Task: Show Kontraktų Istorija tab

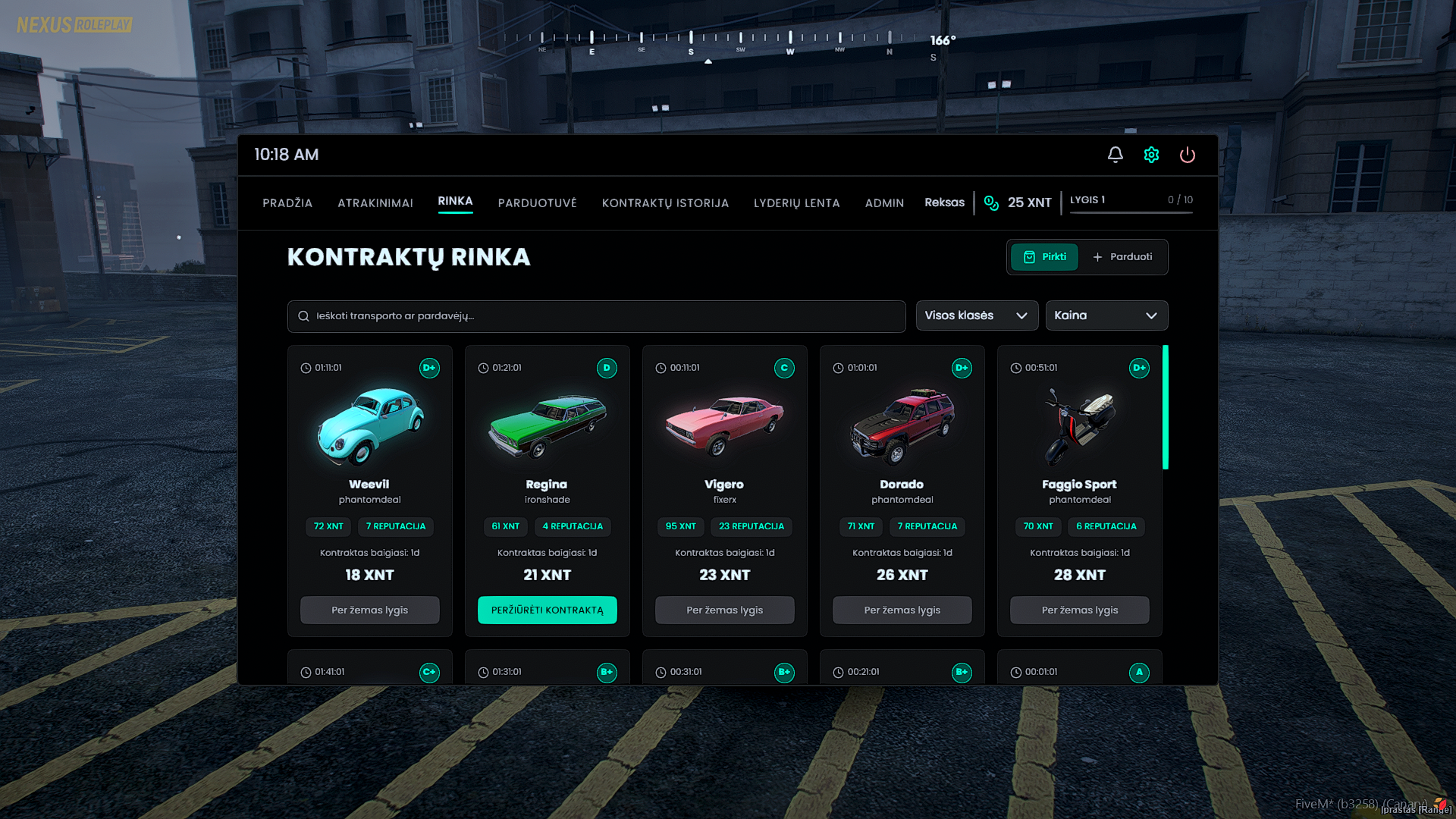Action: pyautogui.click(x=665, y=203)
